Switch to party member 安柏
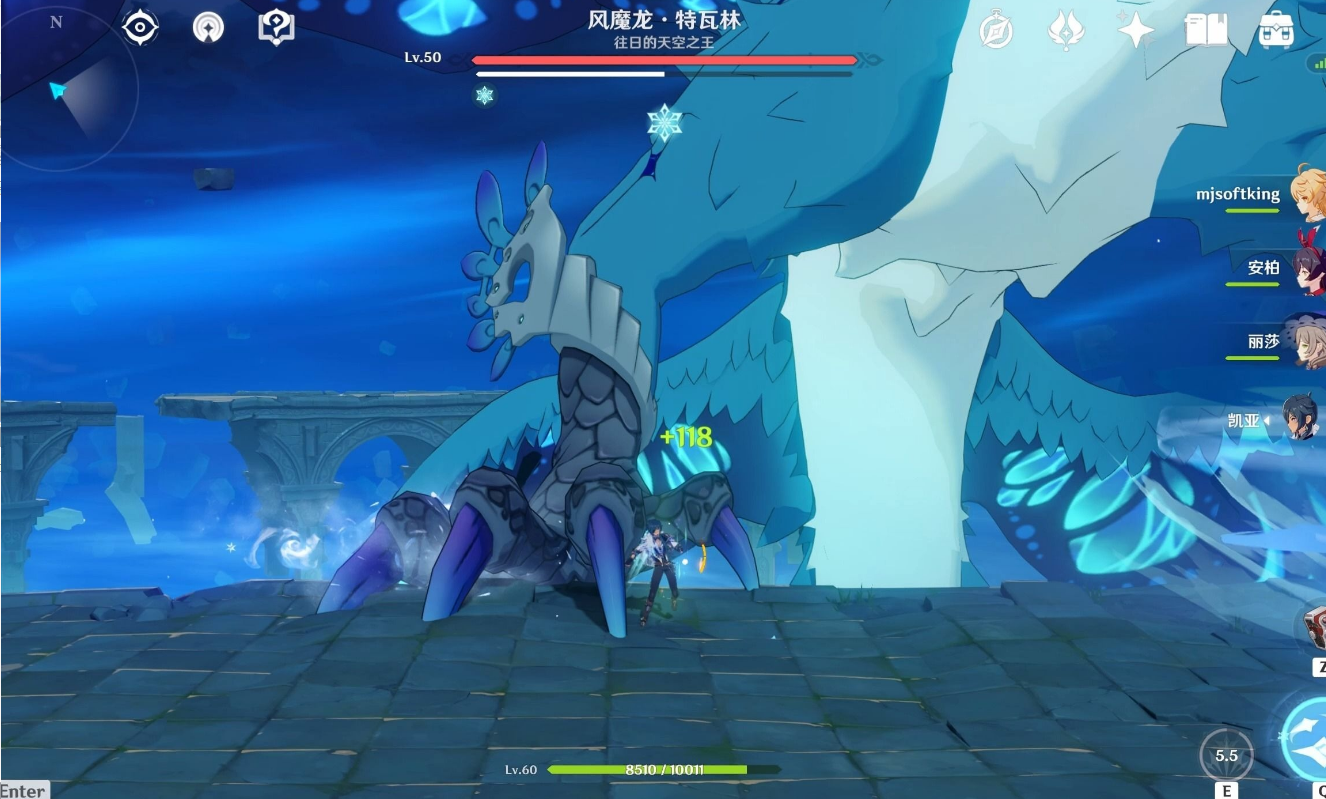1326x799 pixels. (x=1306, y=268)
